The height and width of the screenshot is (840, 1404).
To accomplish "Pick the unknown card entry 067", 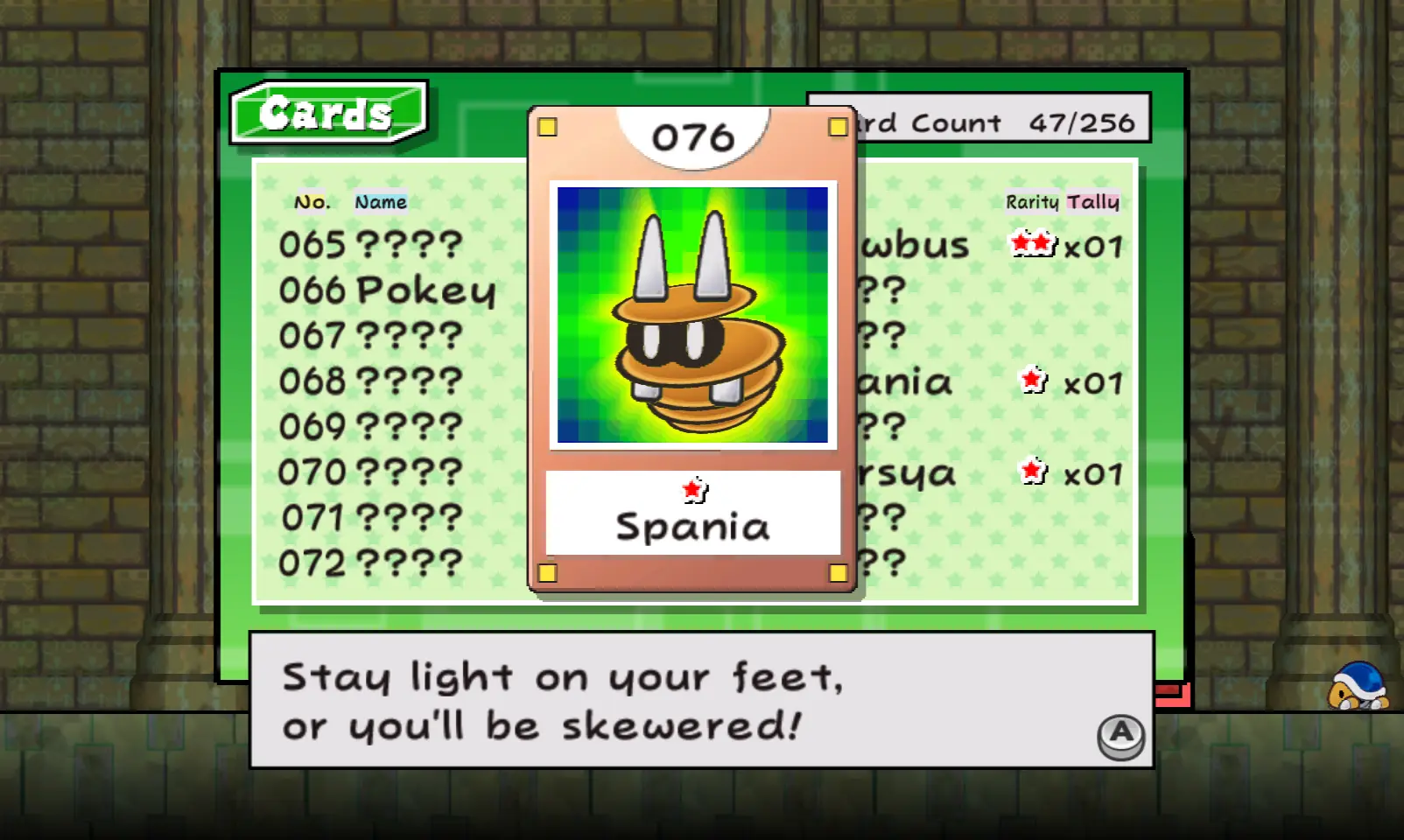I will tap(370, 336).
